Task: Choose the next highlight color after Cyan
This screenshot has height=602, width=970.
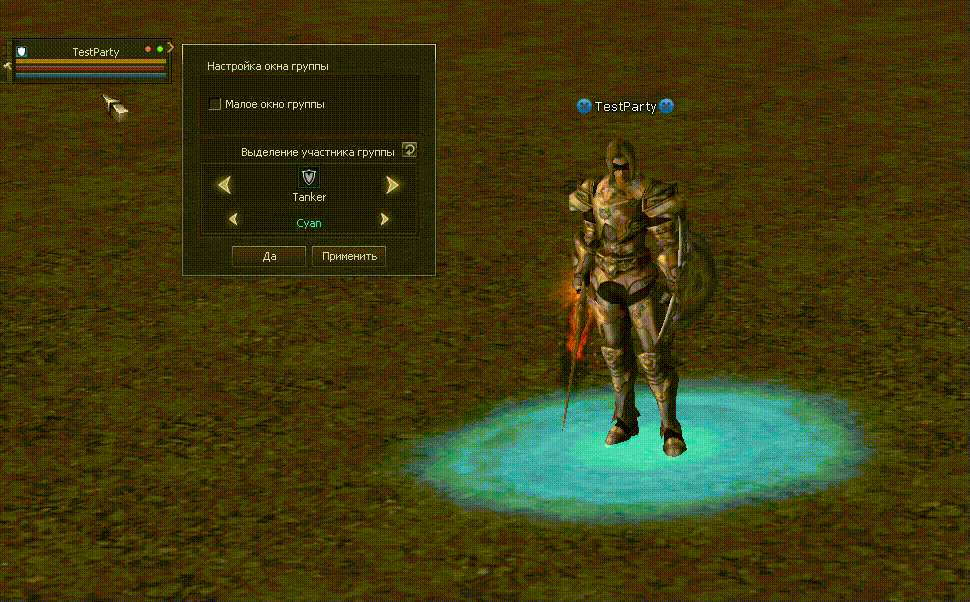Action: [384, 220]
